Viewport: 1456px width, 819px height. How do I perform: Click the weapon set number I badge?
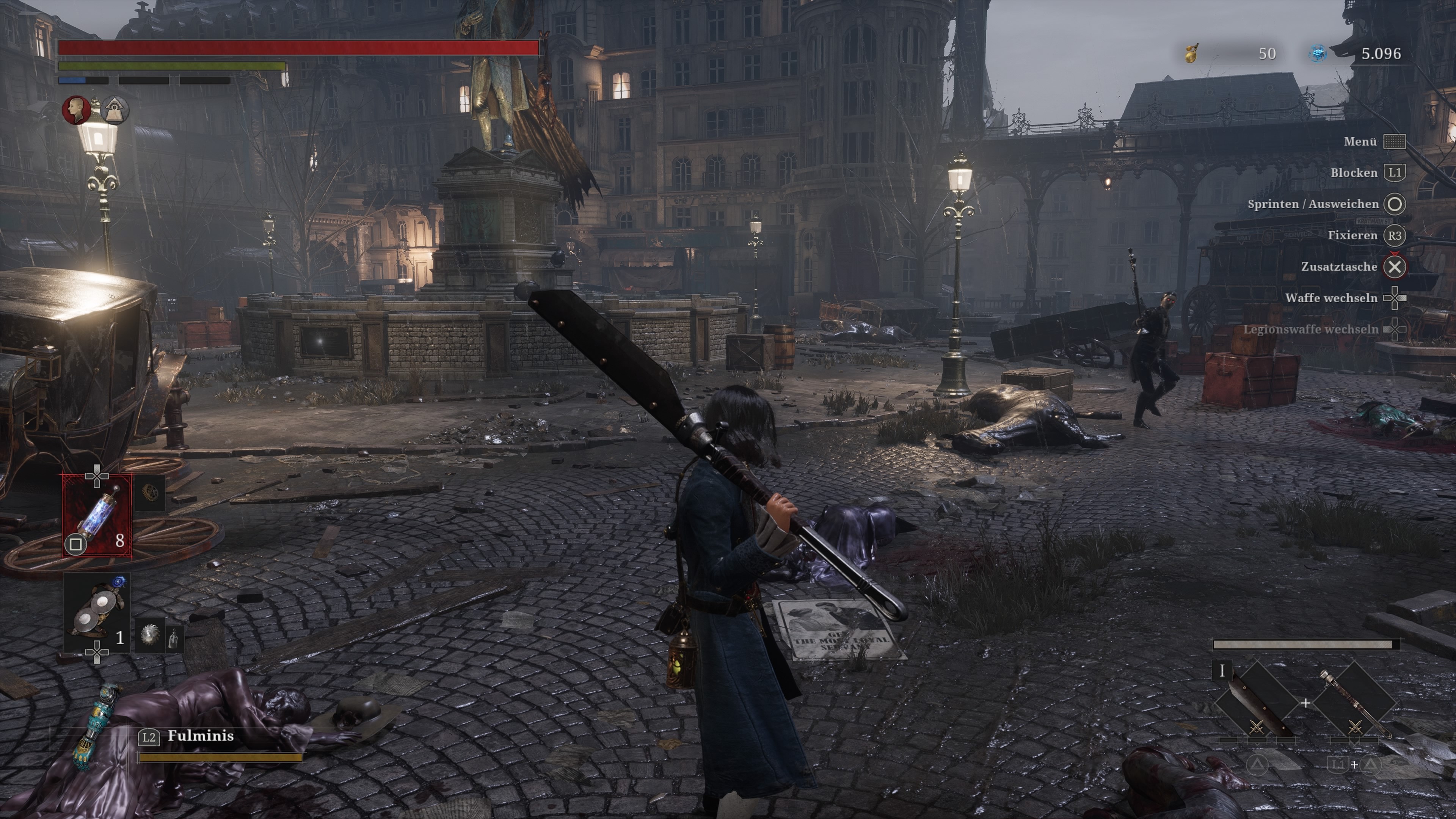tap(1222, 671)
